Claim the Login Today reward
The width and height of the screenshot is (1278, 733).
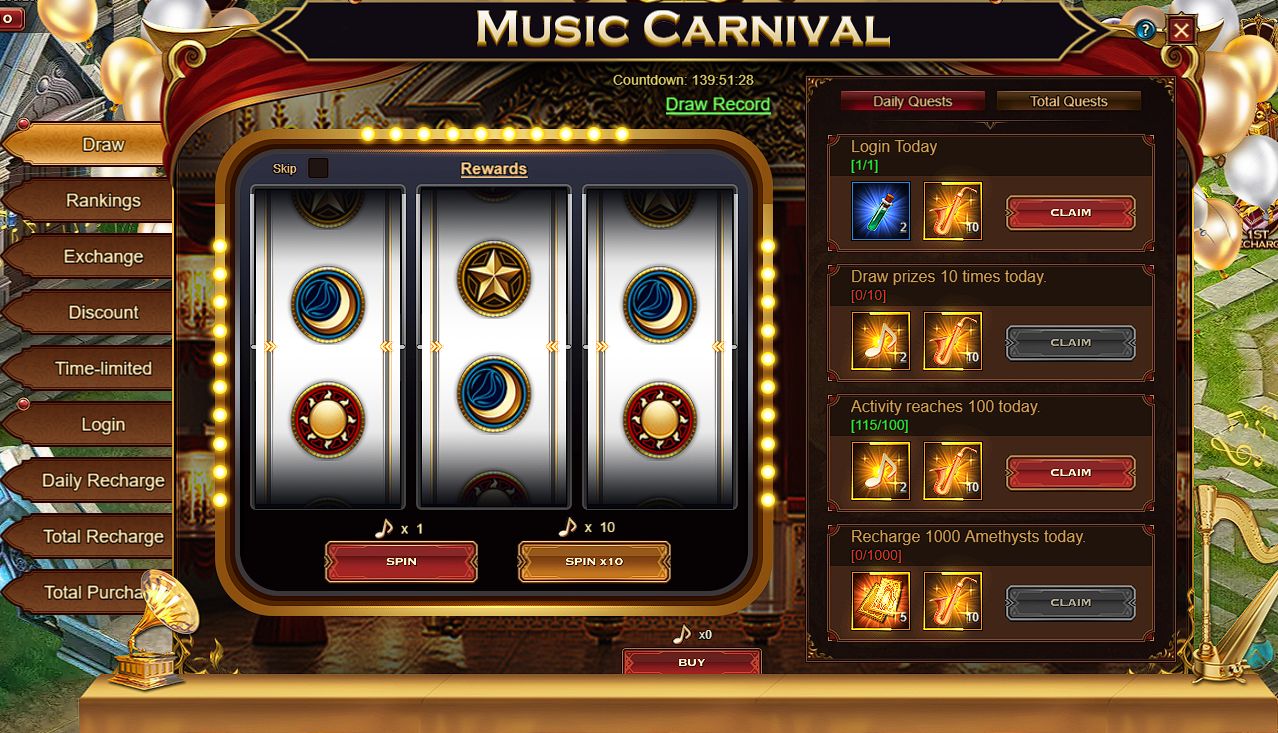[x=1070, y=213]
